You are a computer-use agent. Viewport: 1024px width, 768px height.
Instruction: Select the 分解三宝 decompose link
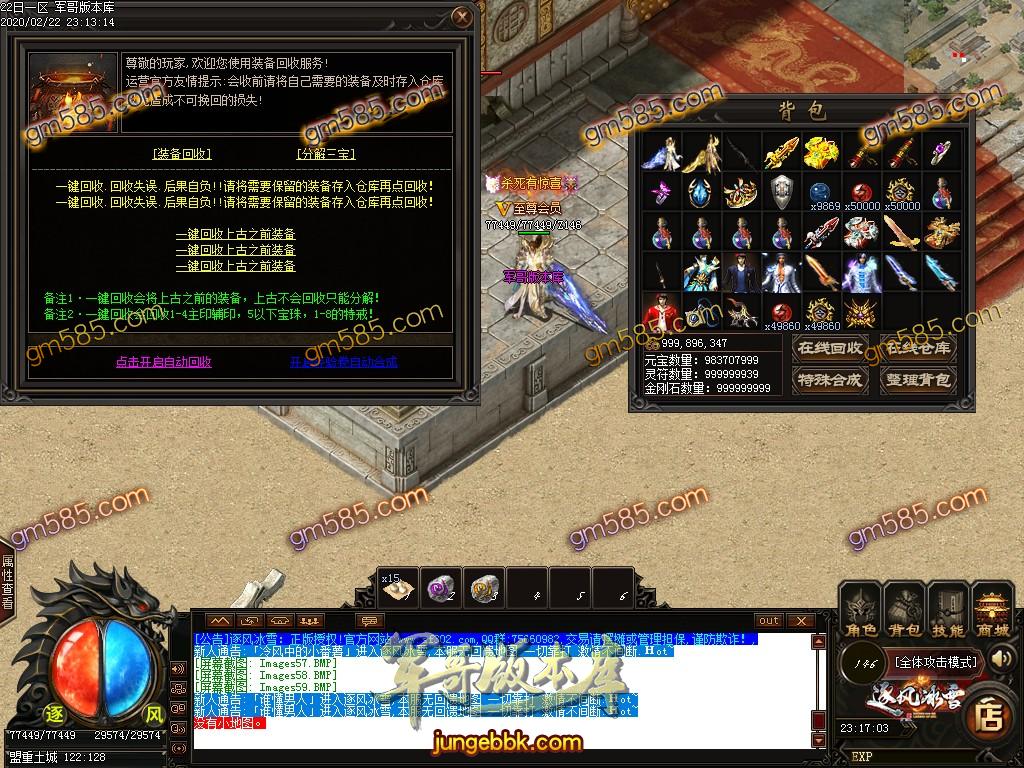click(x=326, y=154)
